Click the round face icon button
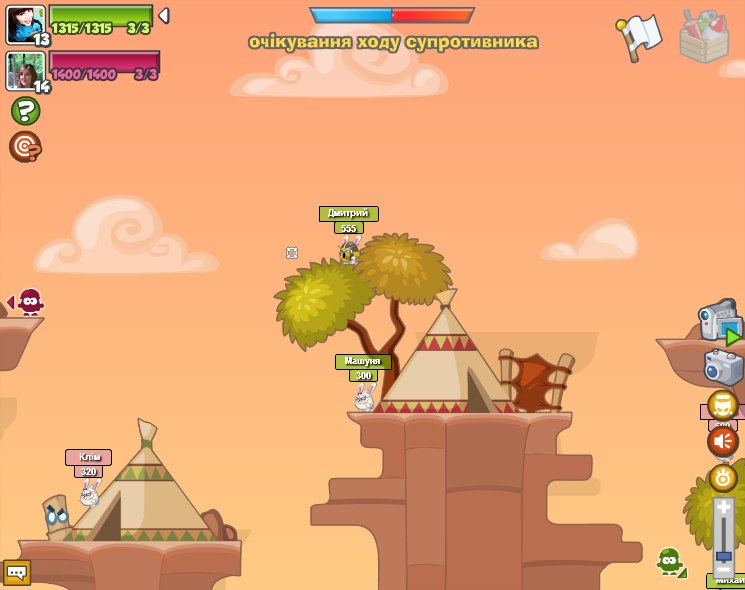Viewport: 745px width, 590px height. 723,405
